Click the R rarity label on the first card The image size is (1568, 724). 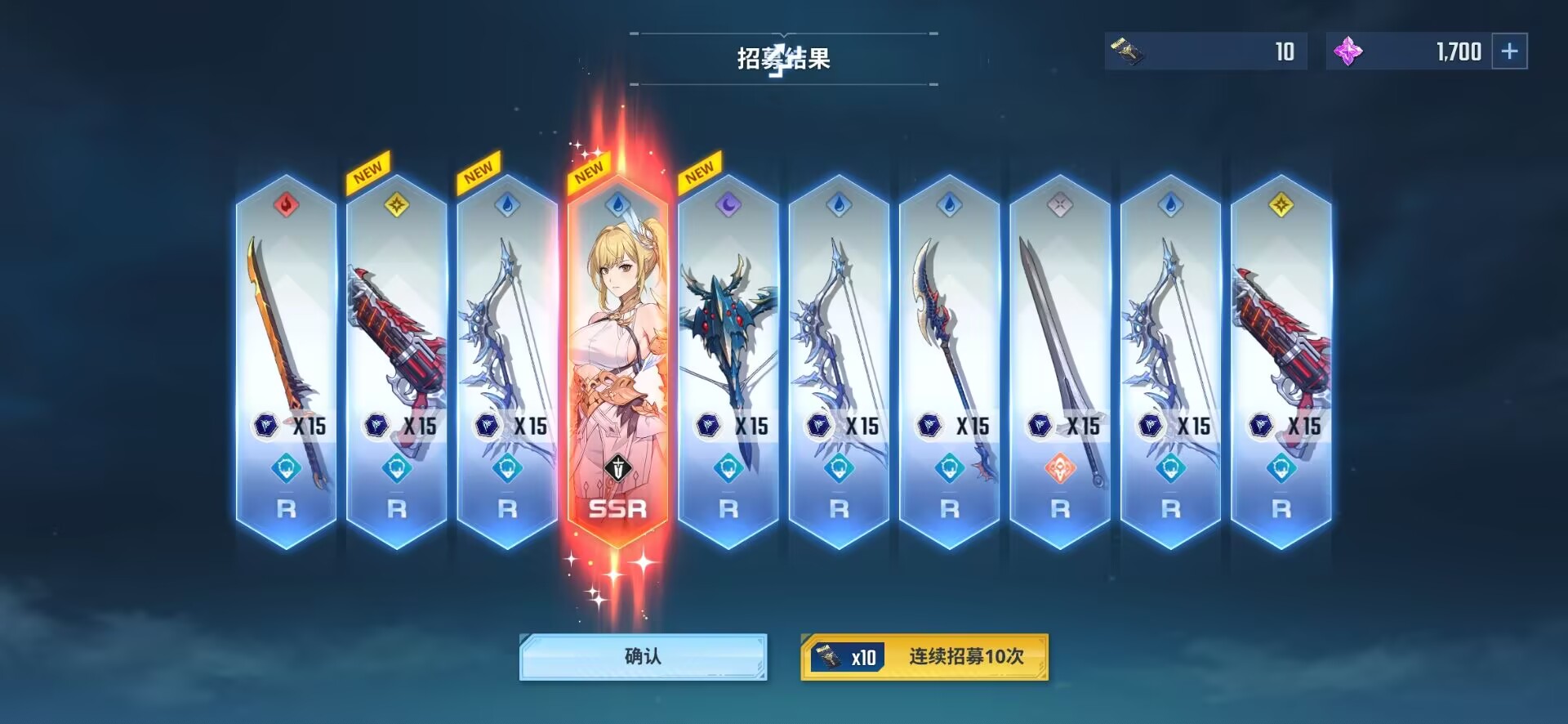point(284,509)
